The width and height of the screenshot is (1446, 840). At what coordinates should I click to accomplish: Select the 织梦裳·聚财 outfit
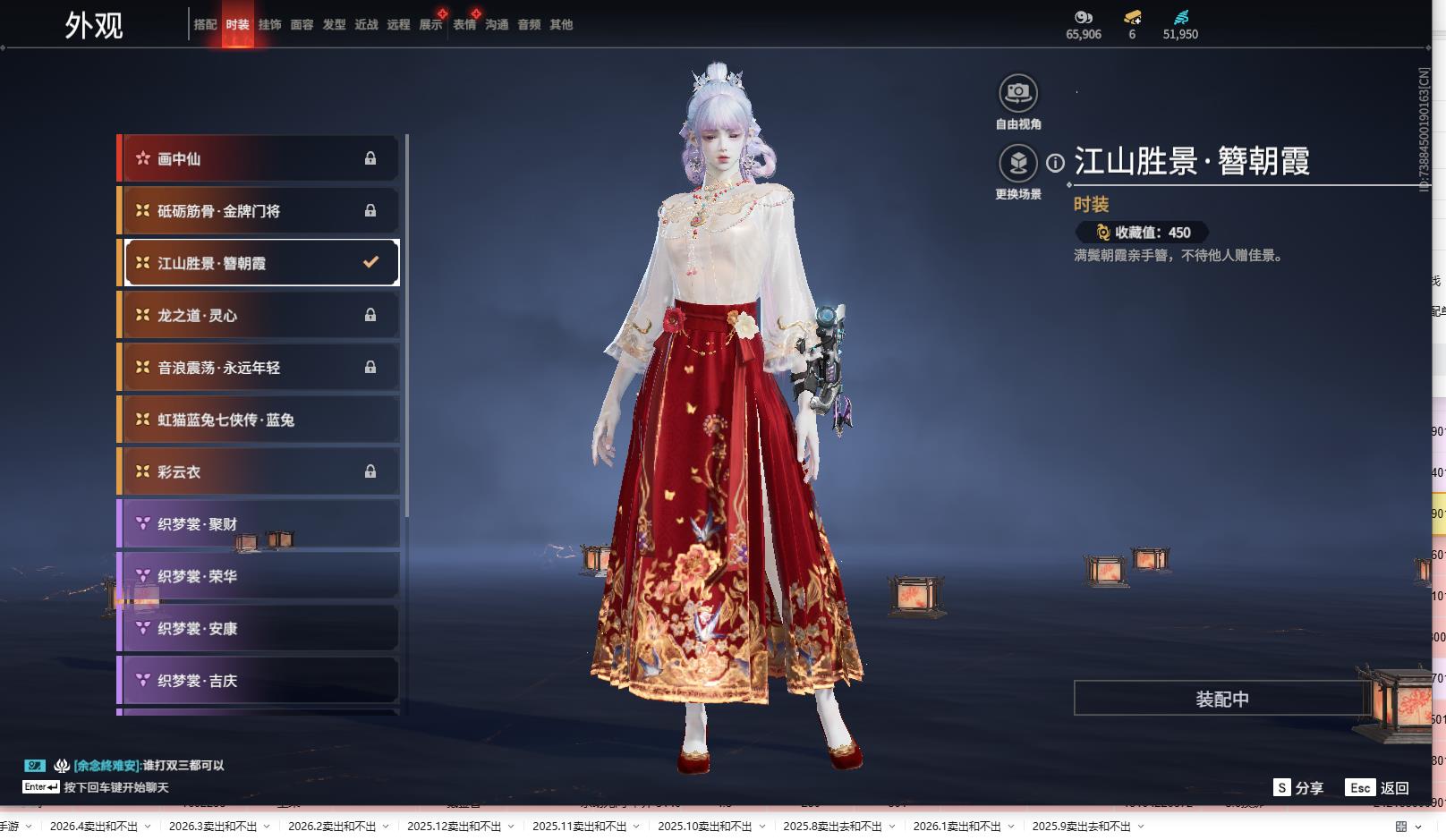click(259, 524)
